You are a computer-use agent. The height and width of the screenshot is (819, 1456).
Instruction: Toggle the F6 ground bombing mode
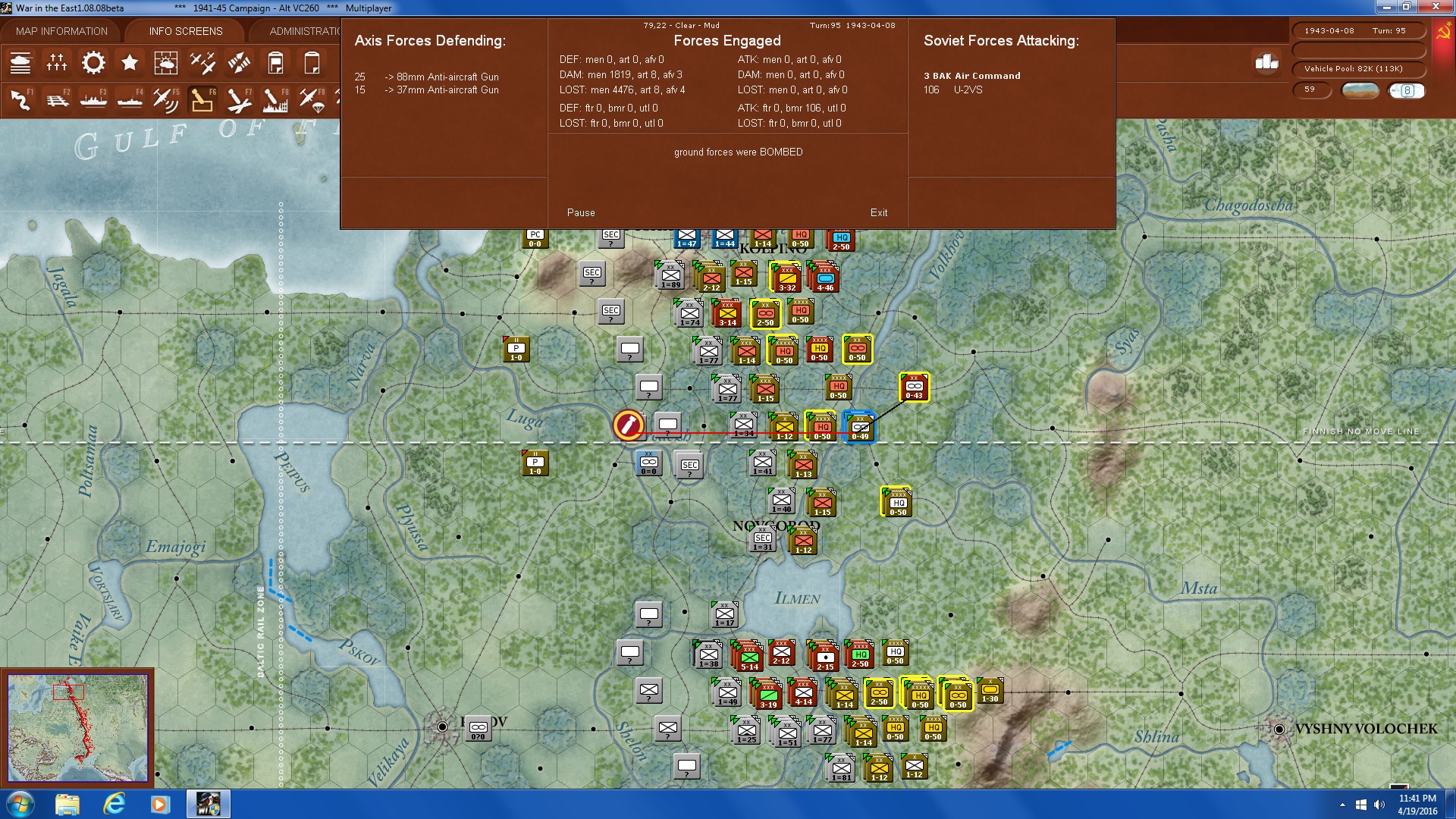pyautogui.click(x=201, y=99)
